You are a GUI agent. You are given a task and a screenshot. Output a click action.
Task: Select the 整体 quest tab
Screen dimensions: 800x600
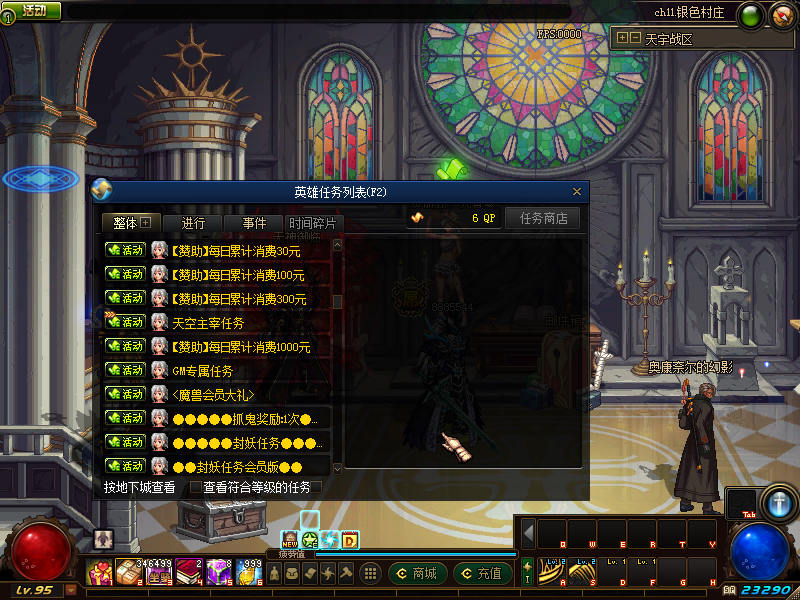point(131,223)
